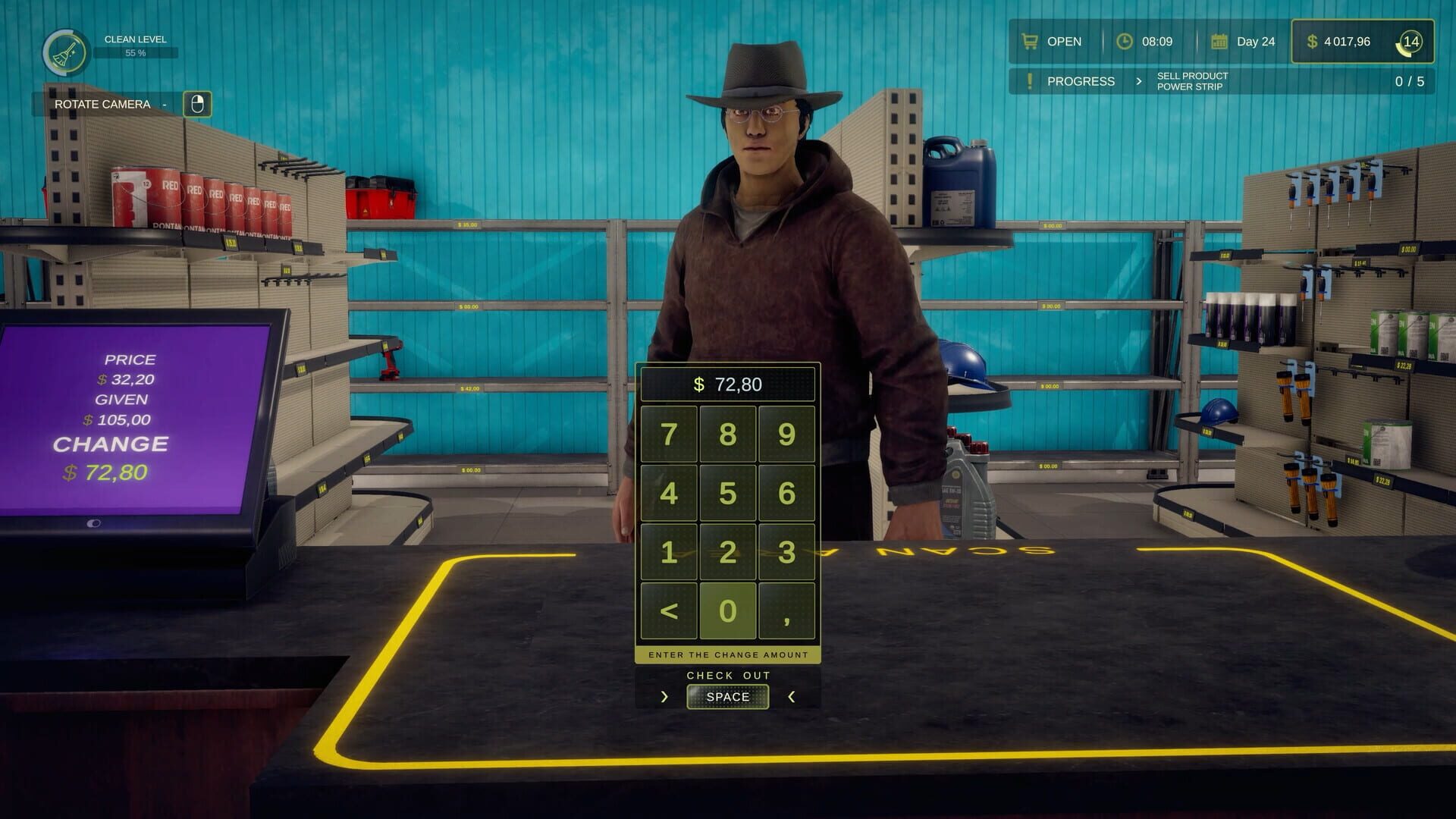Click the right arrow beside the SPACE button
Screen dimensions: 1456x819
tap(790, 696)
